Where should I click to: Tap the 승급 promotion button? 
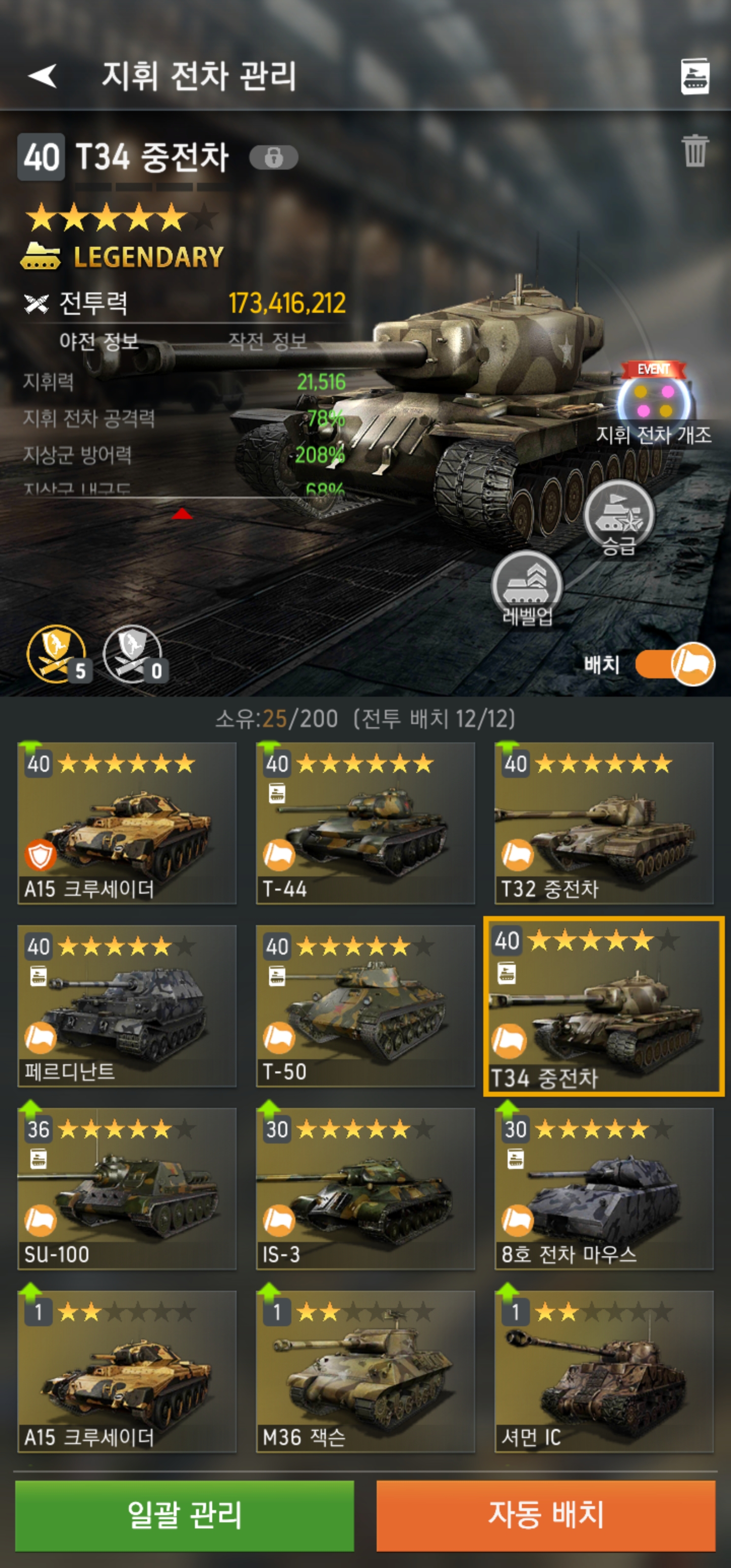click(x=618, y=517)
